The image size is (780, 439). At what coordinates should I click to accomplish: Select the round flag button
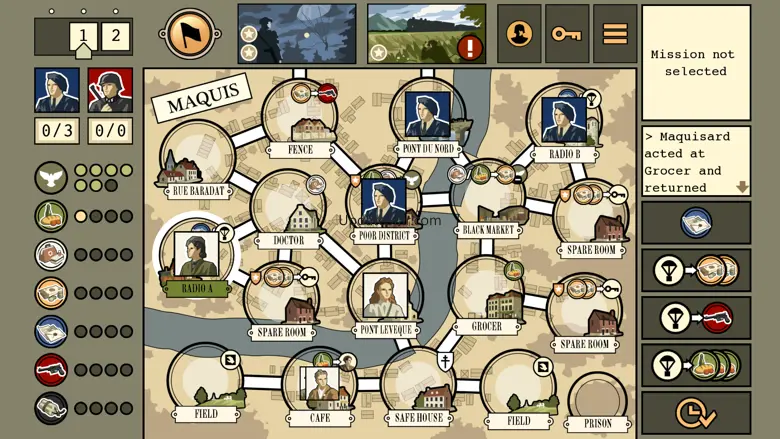coord(190,34)
